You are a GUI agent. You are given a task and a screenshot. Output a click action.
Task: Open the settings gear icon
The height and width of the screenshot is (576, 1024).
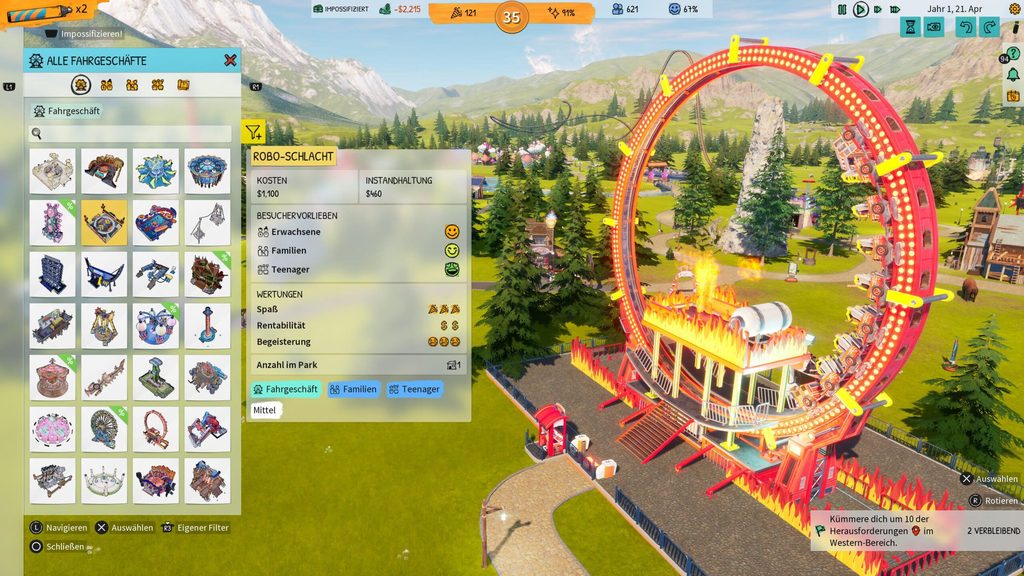(x=1016, y=9)
